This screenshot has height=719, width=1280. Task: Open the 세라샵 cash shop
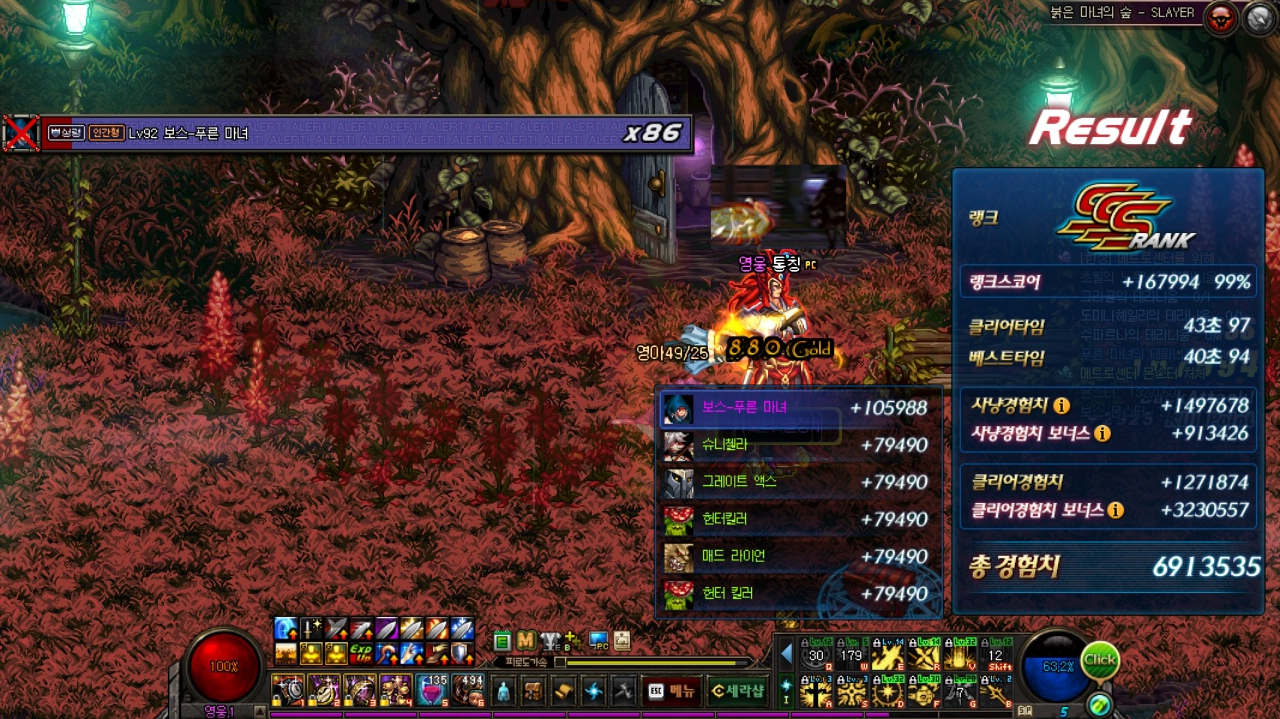(736, 691)
